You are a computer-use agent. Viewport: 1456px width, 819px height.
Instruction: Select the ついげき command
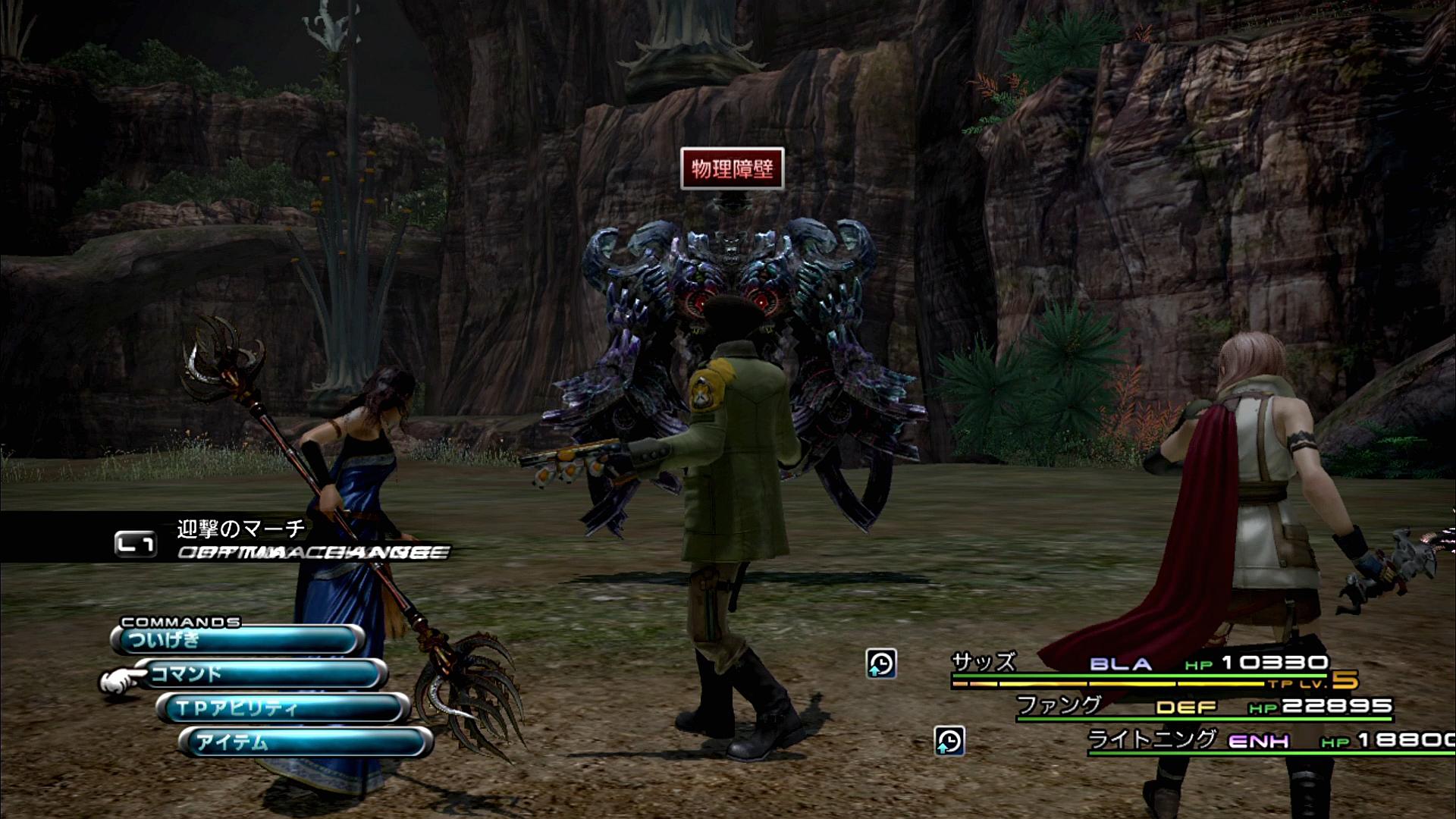237,640
